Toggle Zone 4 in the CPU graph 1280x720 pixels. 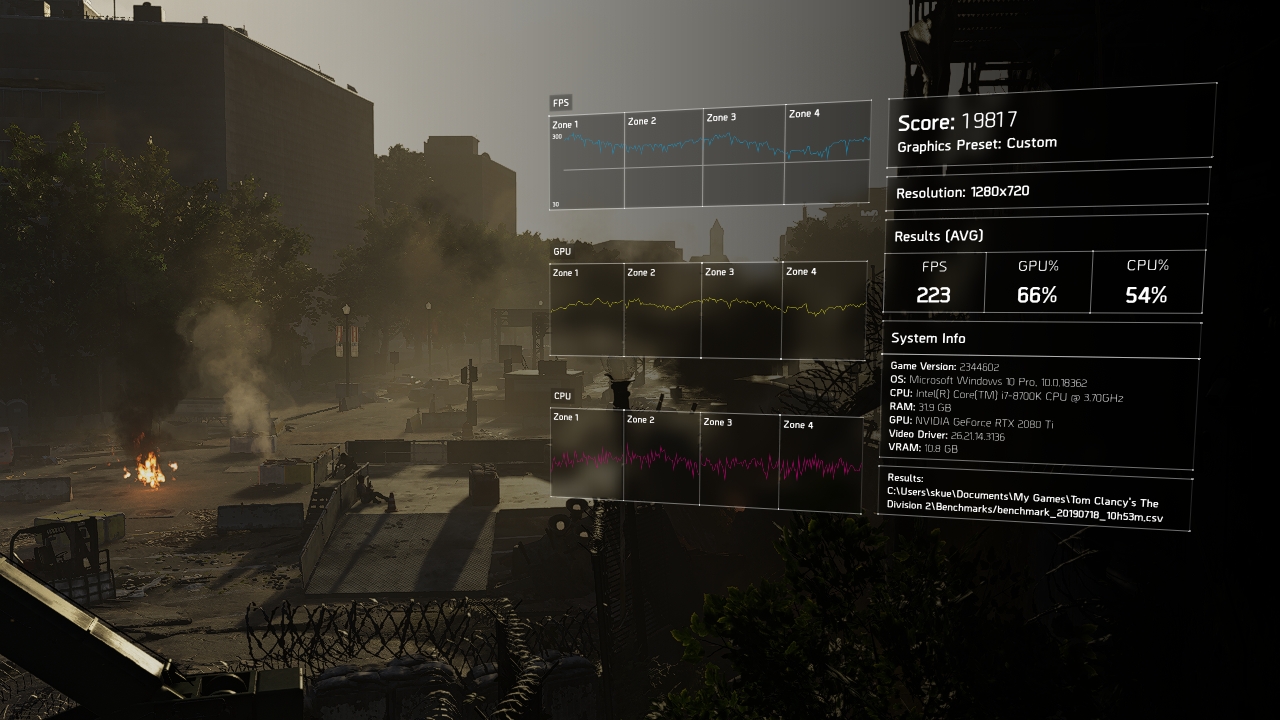pos(800,423)
